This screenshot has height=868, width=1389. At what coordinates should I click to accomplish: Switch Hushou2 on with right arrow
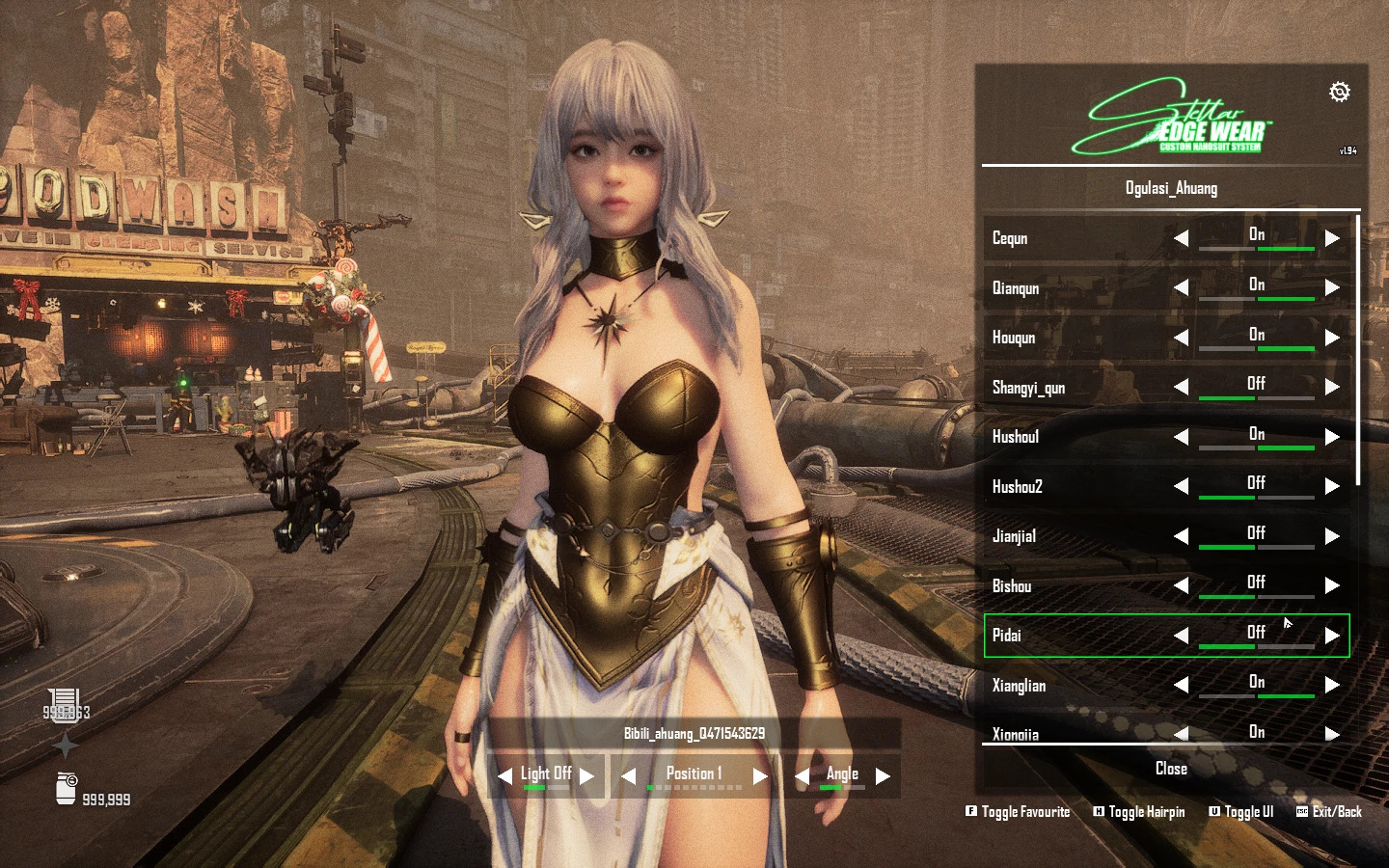tap(1332, 486)
